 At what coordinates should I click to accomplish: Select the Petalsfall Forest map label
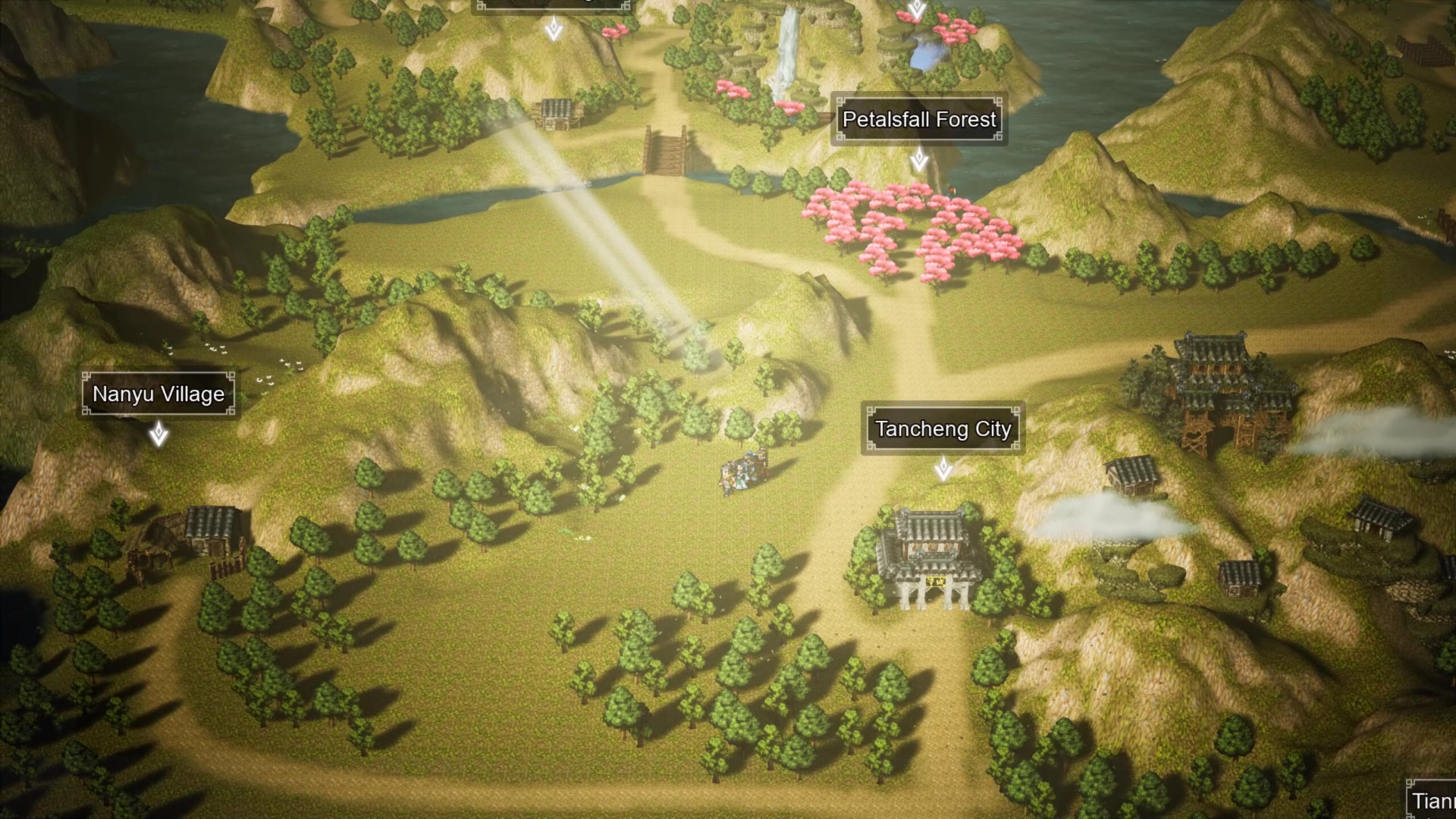[x=918, y=120]
